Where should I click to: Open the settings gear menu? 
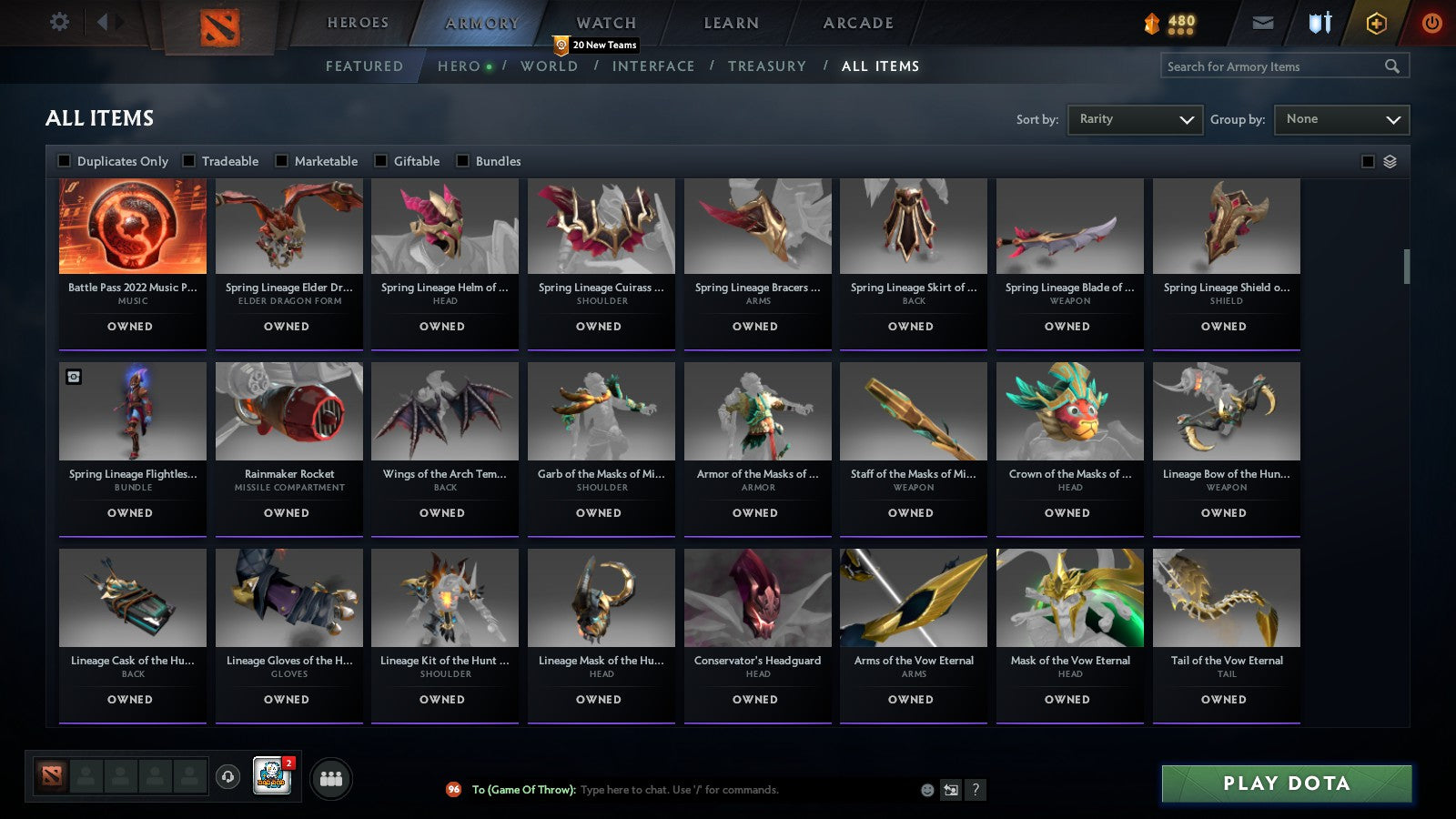59,22
